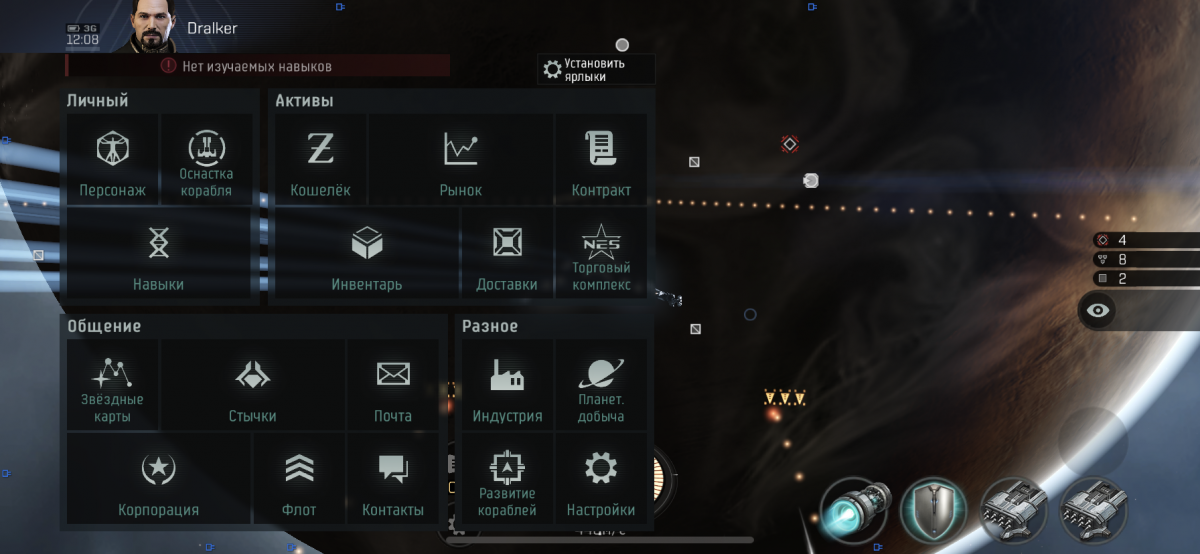This screenshot has width=1200, height=554.
Task: Open the Рынок market
Action: [460, 160]
